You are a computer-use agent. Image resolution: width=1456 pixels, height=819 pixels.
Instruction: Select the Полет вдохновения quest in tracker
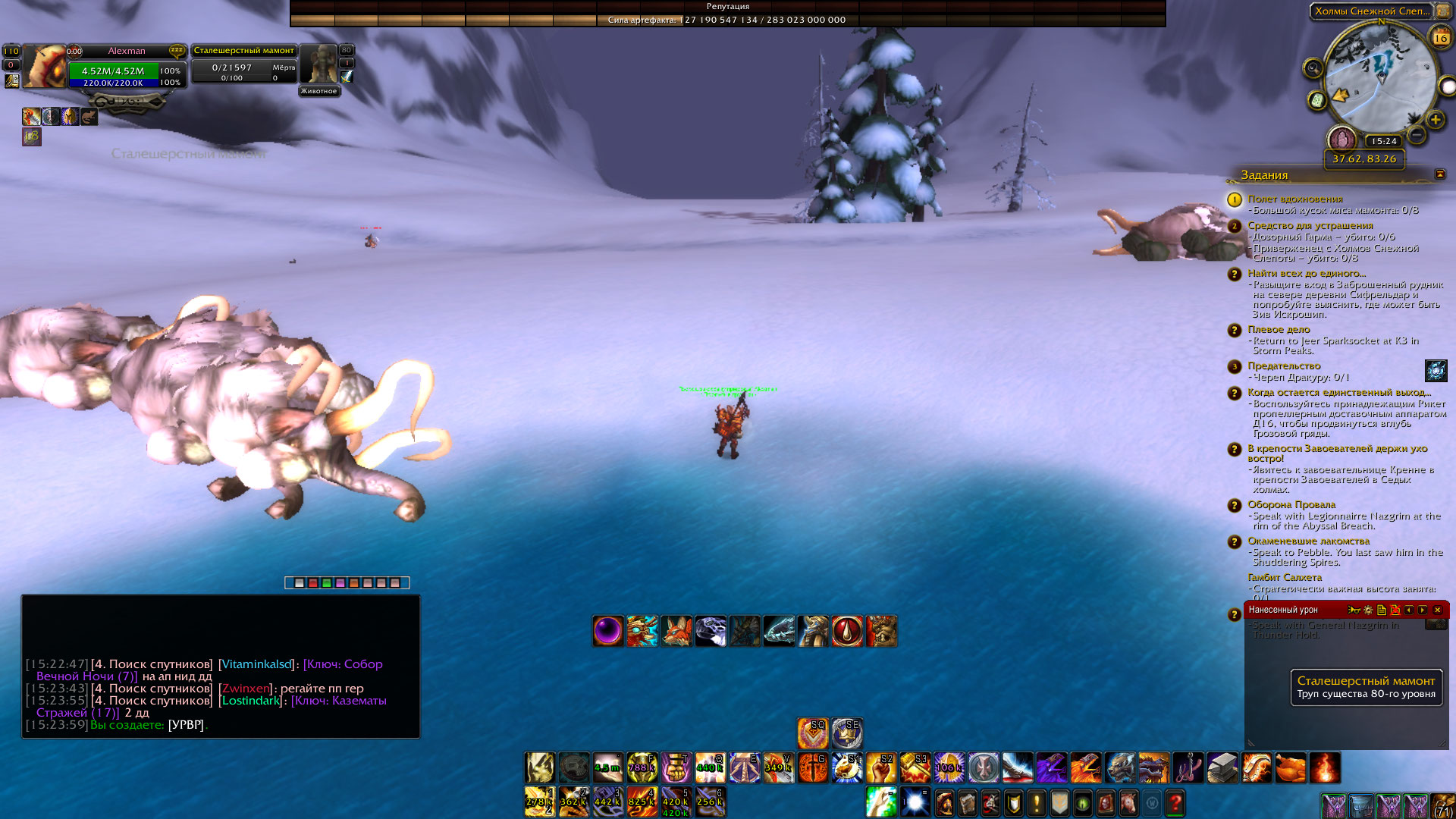click(x=1294, y=199)
